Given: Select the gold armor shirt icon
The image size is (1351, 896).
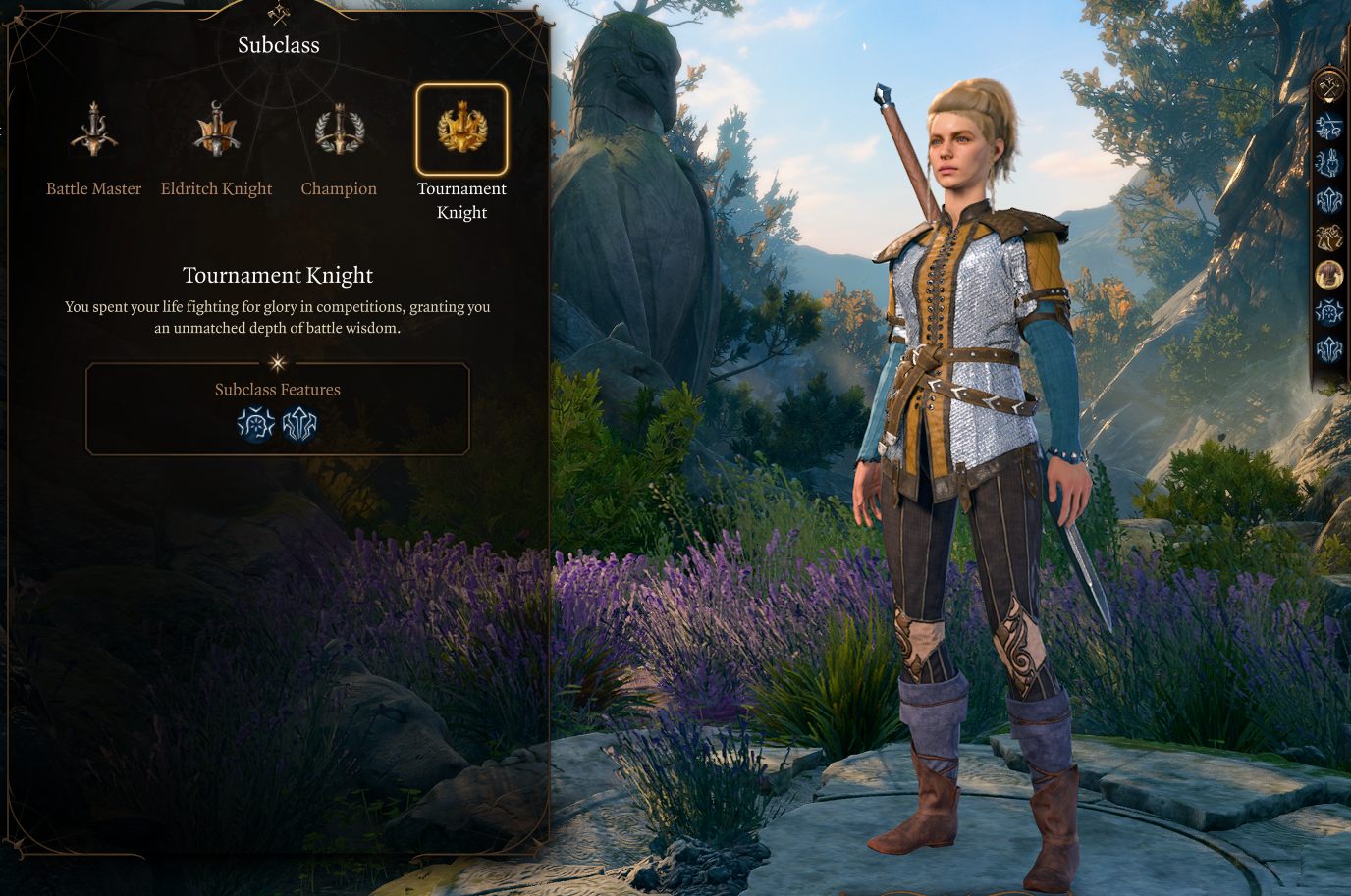Looking at the screenshot, I should (1329, 274).
